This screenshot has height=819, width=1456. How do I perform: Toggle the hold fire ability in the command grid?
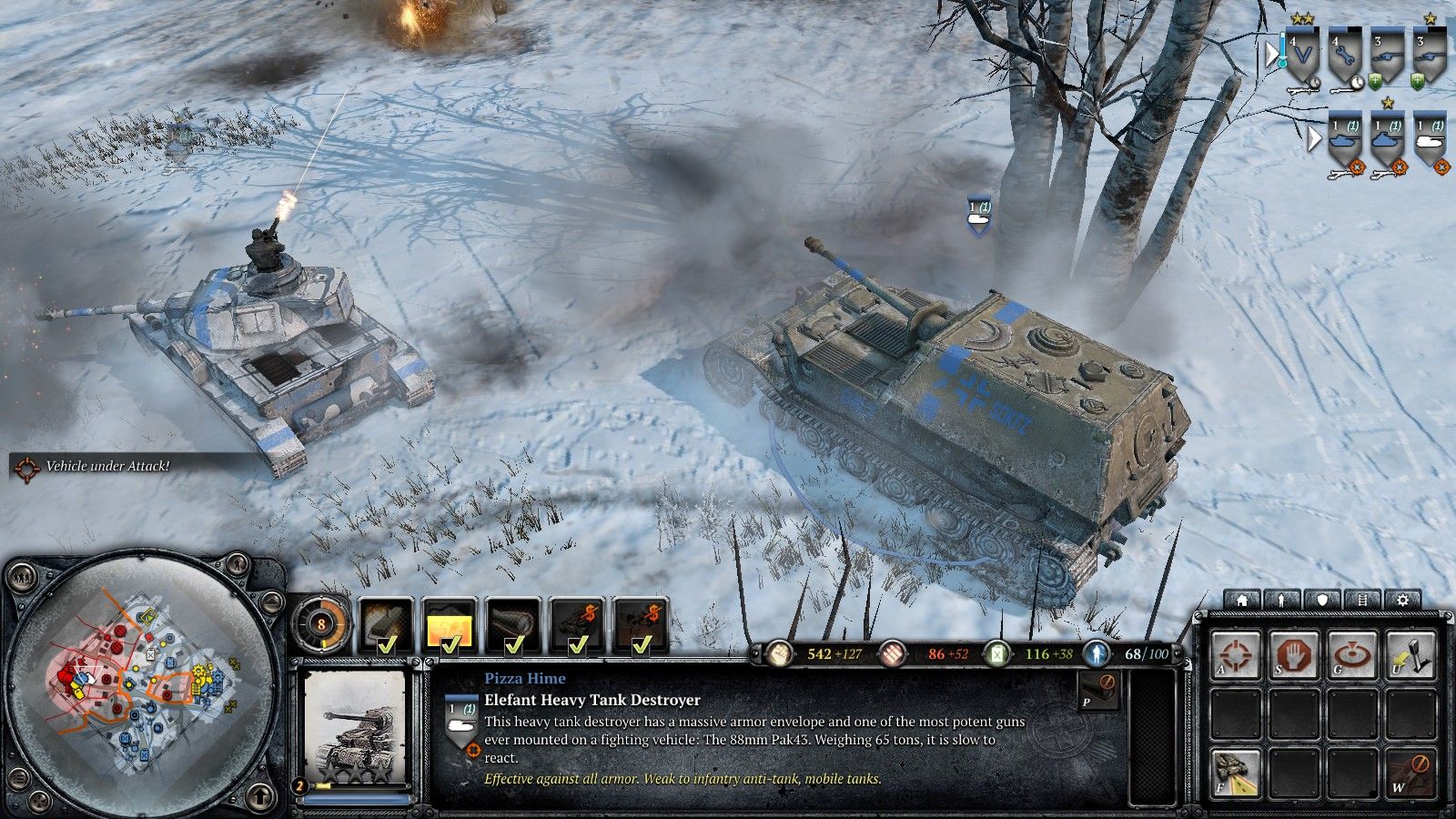click(x=1410, y=773)
